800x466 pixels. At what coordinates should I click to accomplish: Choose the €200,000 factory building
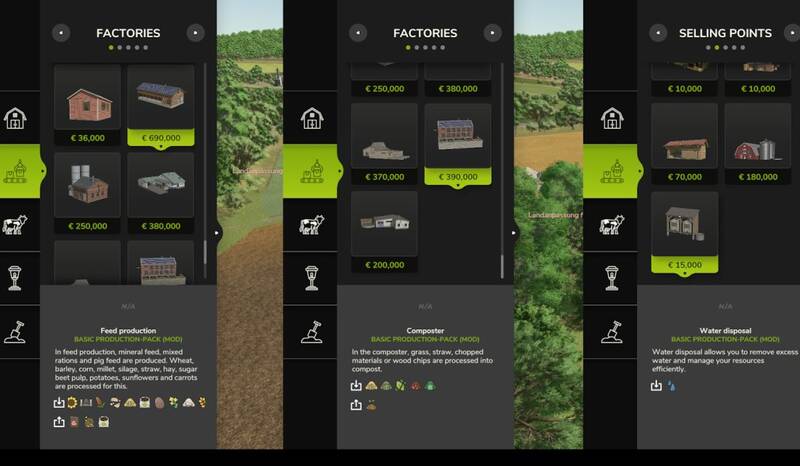[384, 231]
